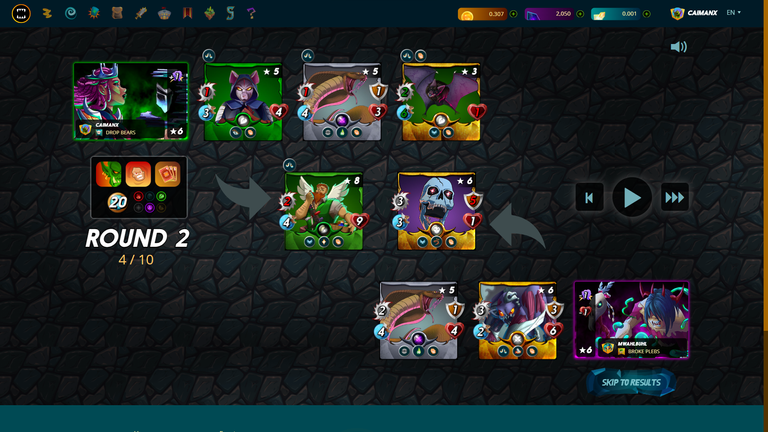The image size is (768, 432).
Task: Open the blue spiral icon in top bar
Action: click(x=70, y=13)
